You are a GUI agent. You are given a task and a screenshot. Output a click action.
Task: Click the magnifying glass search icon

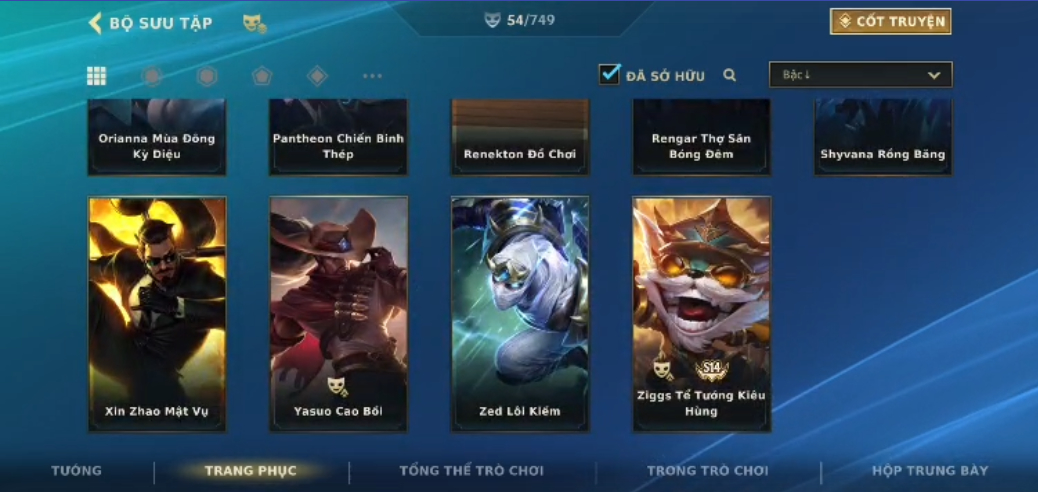coord(730,75)
